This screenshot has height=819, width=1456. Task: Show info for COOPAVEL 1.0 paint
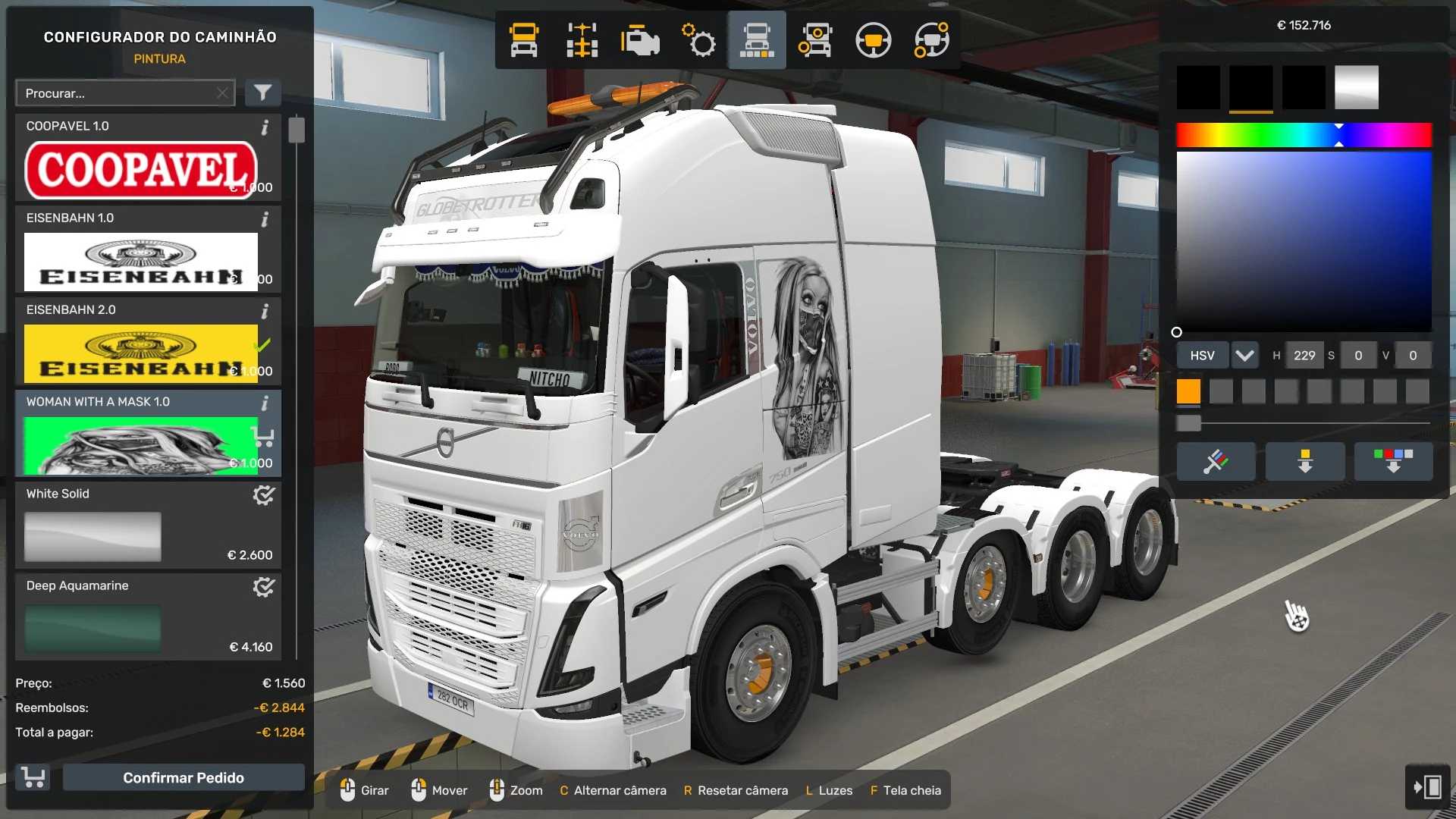(x=265, y=127)
